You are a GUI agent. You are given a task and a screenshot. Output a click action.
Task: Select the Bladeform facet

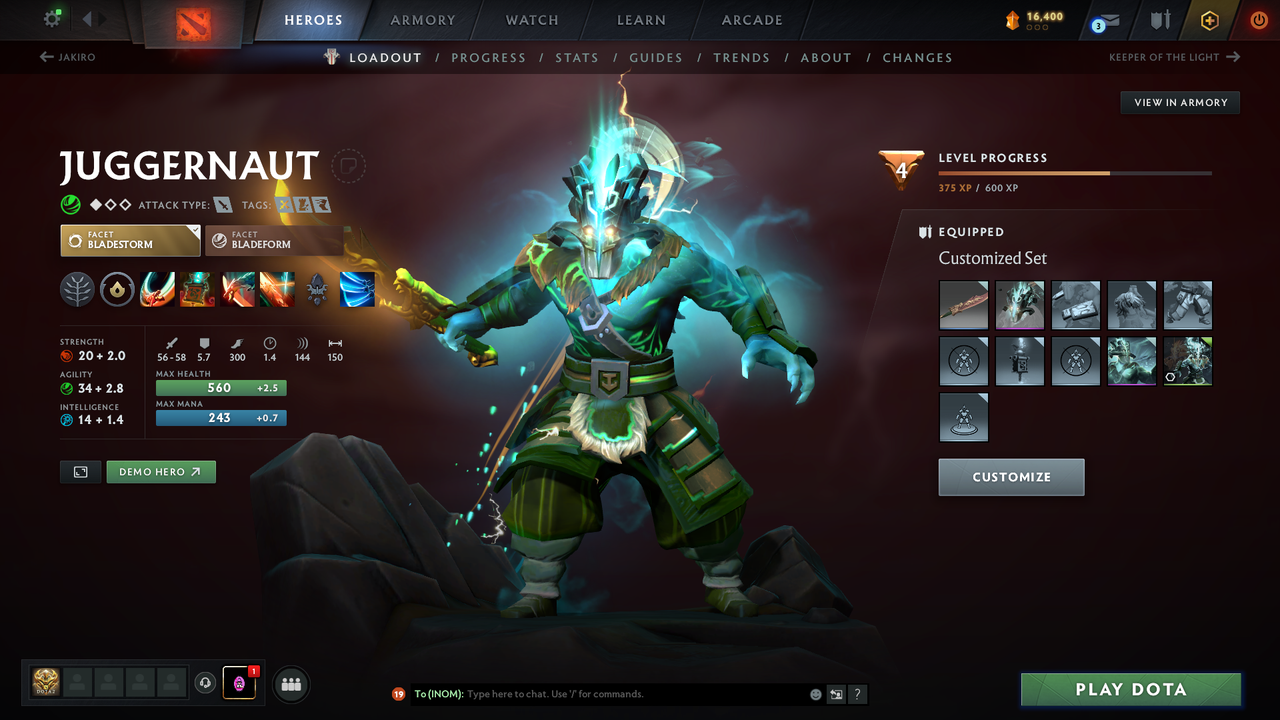pyautogui.click(x=272, y=240)
